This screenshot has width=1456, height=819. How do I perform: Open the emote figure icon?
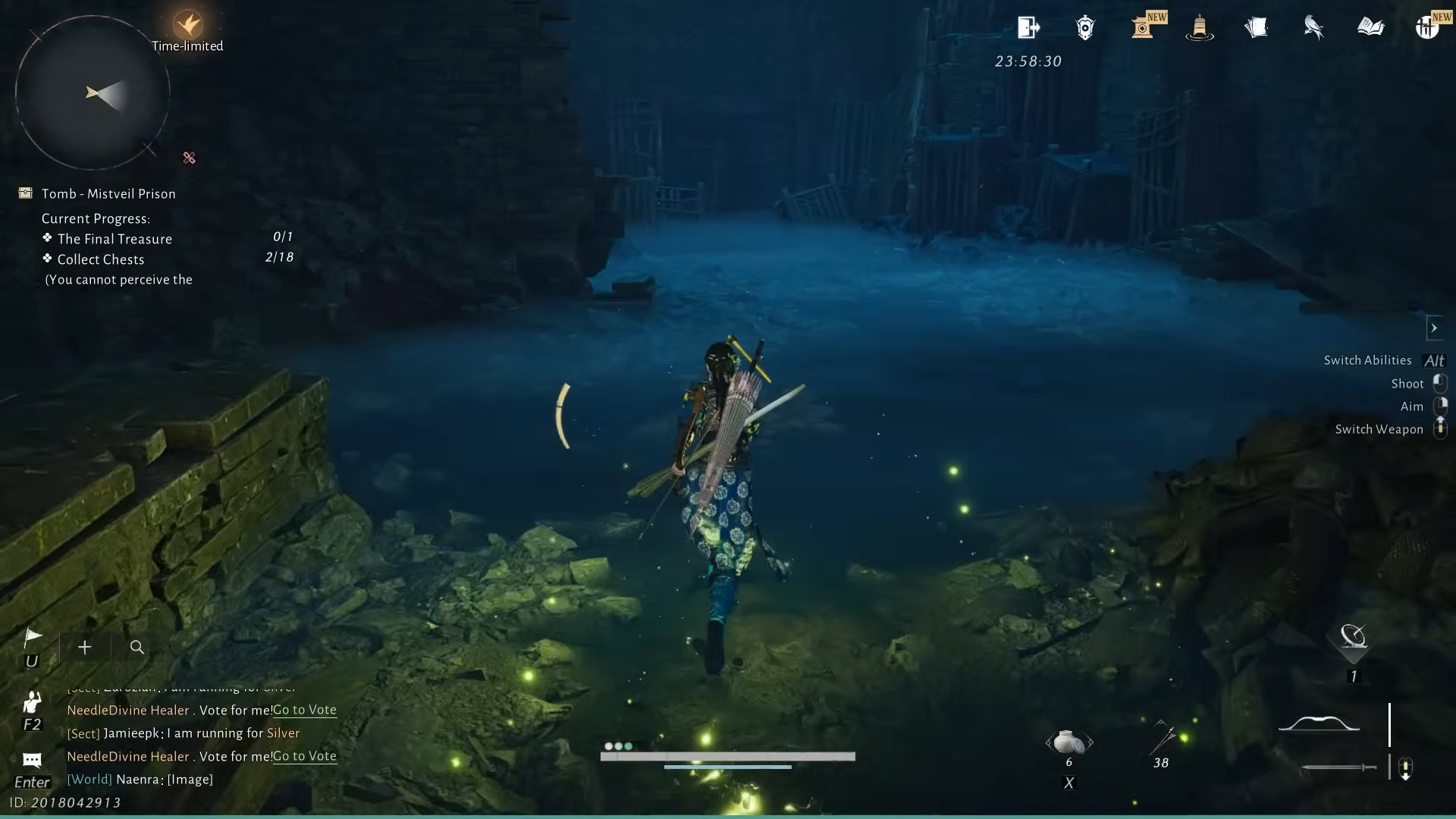(32, 702)
